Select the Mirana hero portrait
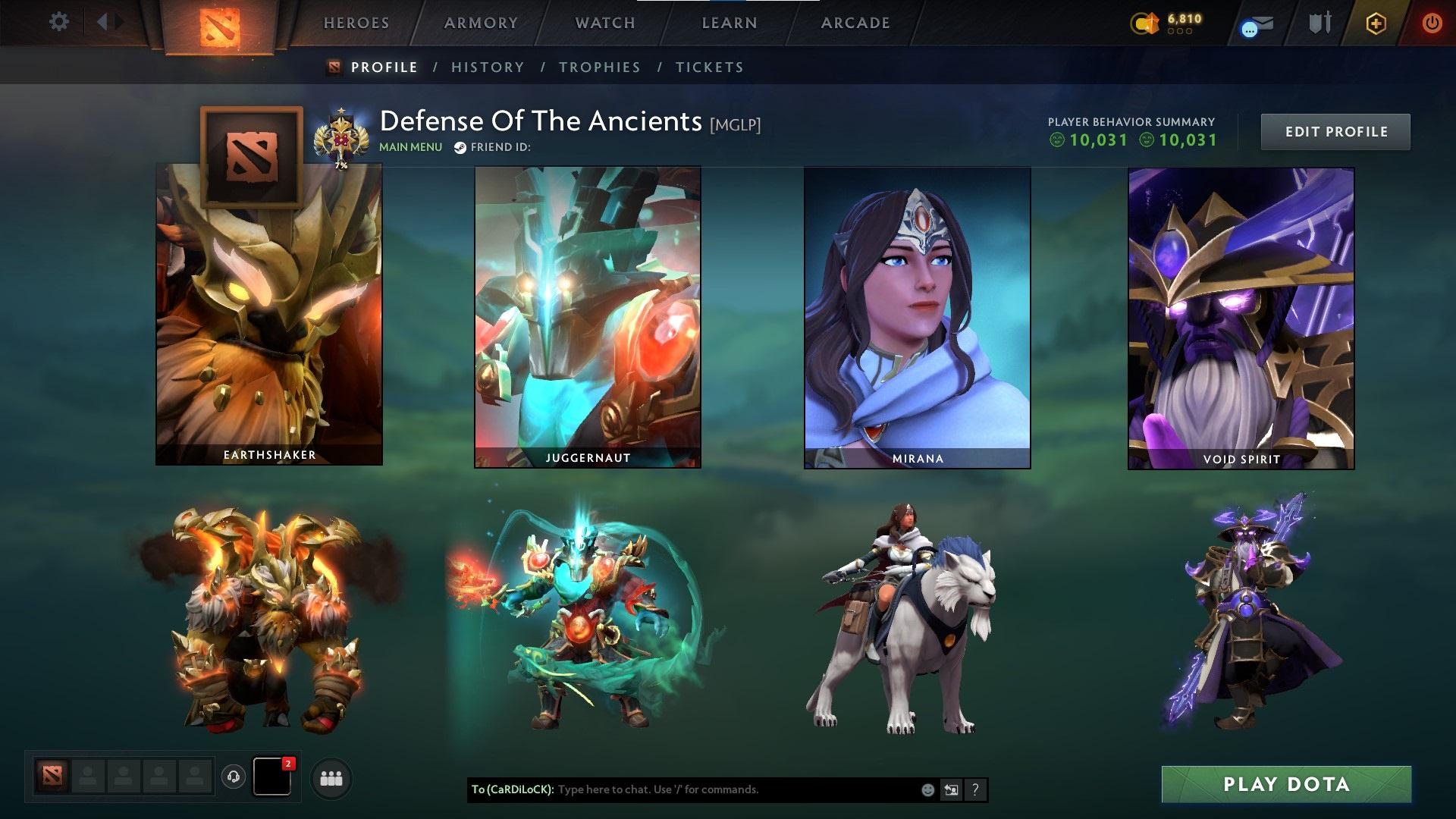Screen dimensions: 1456x819 (917, 314)
